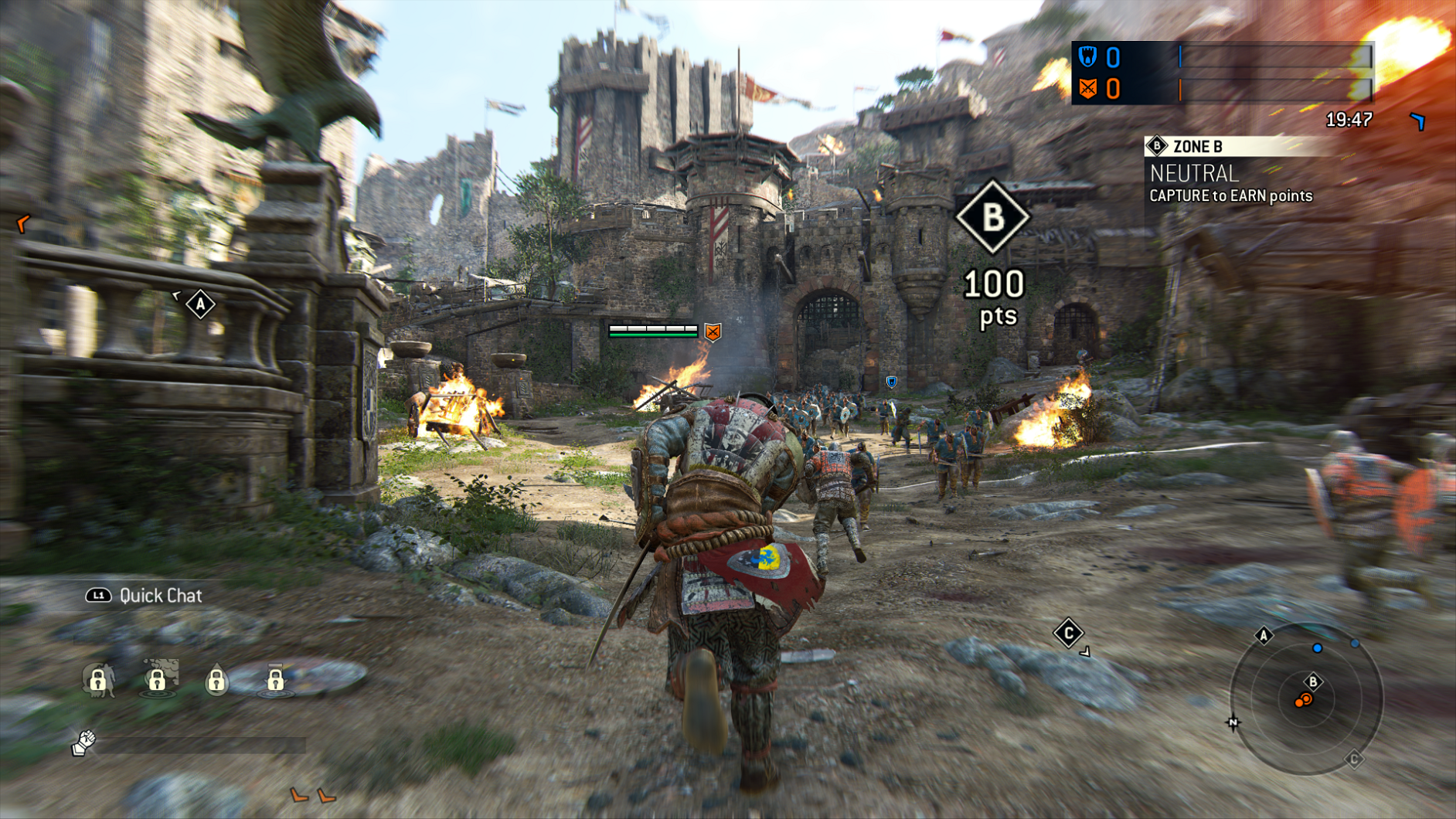Viewport: 1456px width, 819px height.
Task: Open the Quick Chat menu
Action: (x=159, y=596)
